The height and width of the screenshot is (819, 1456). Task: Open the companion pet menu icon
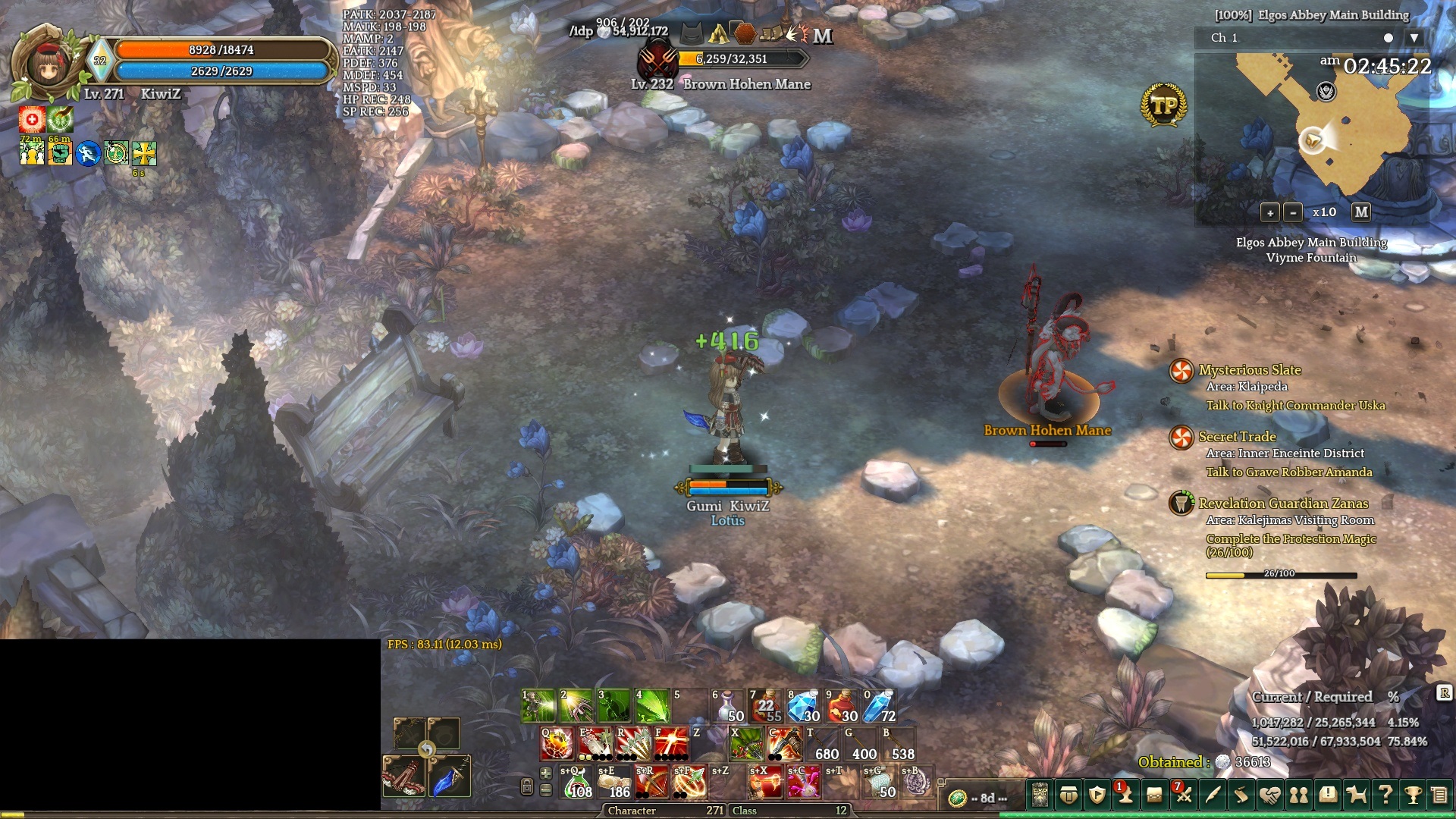tap(1356, 795)
